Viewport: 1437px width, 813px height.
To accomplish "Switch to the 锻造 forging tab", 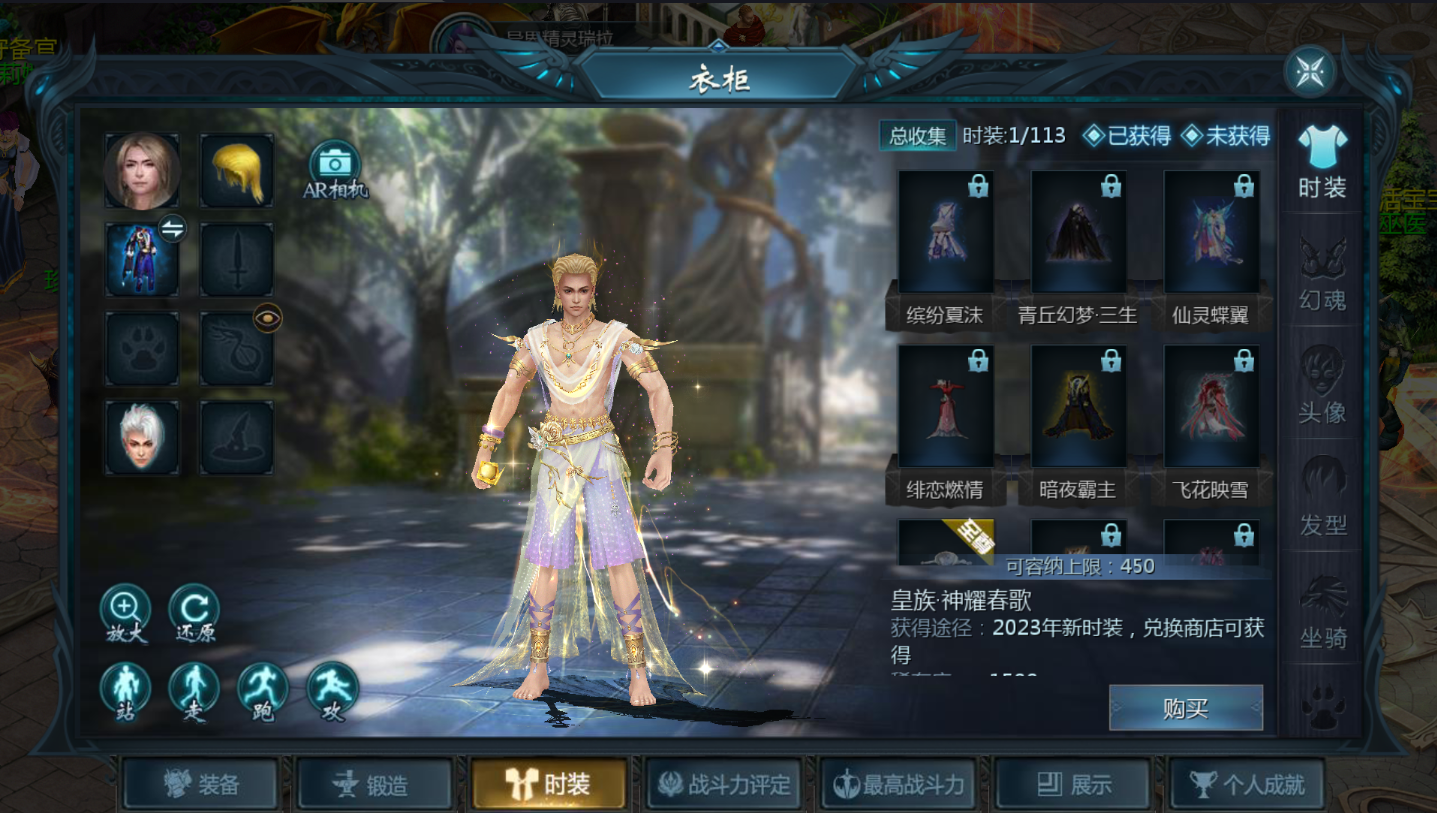I will point(375,784).
